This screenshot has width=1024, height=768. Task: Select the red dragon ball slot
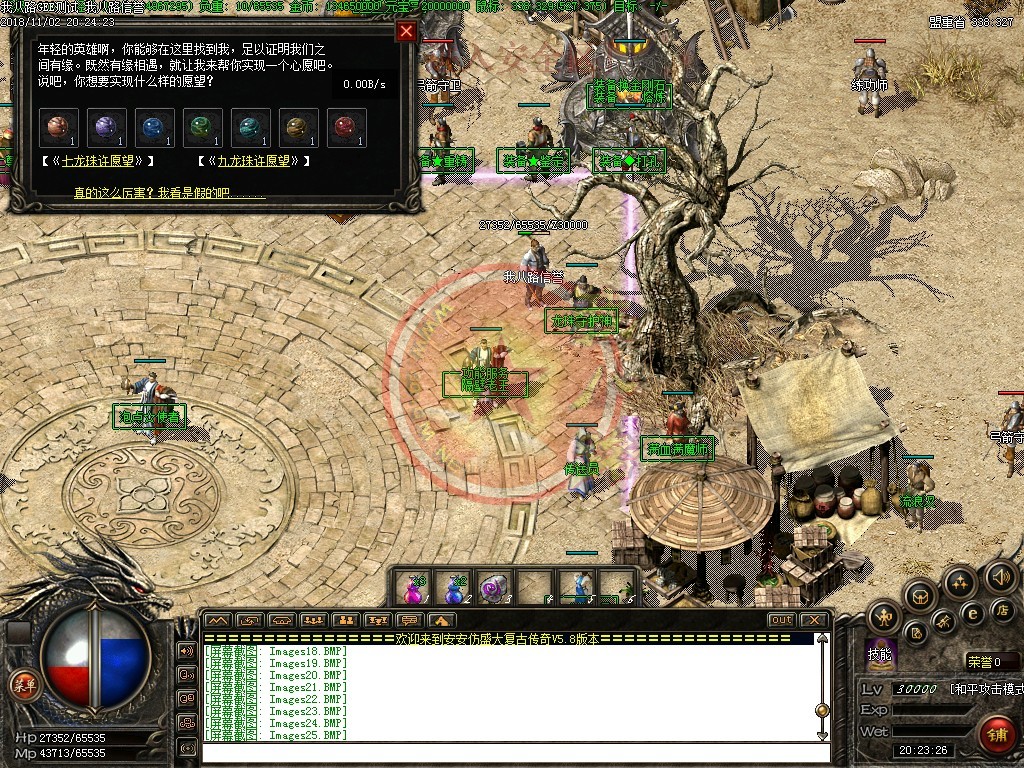click(347, 128)
